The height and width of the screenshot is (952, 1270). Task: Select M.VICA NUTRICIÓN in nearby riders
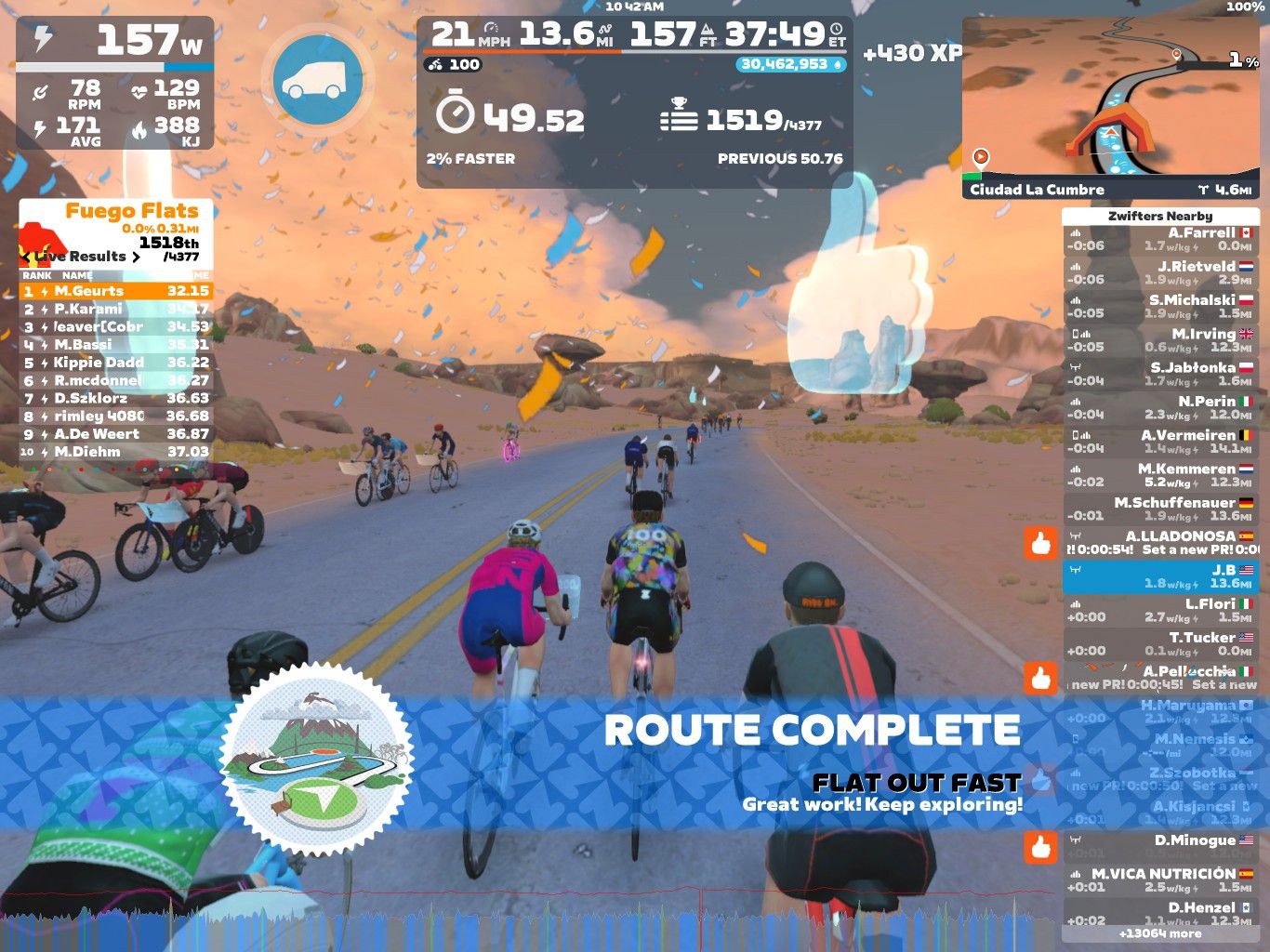click(1160, 880)
